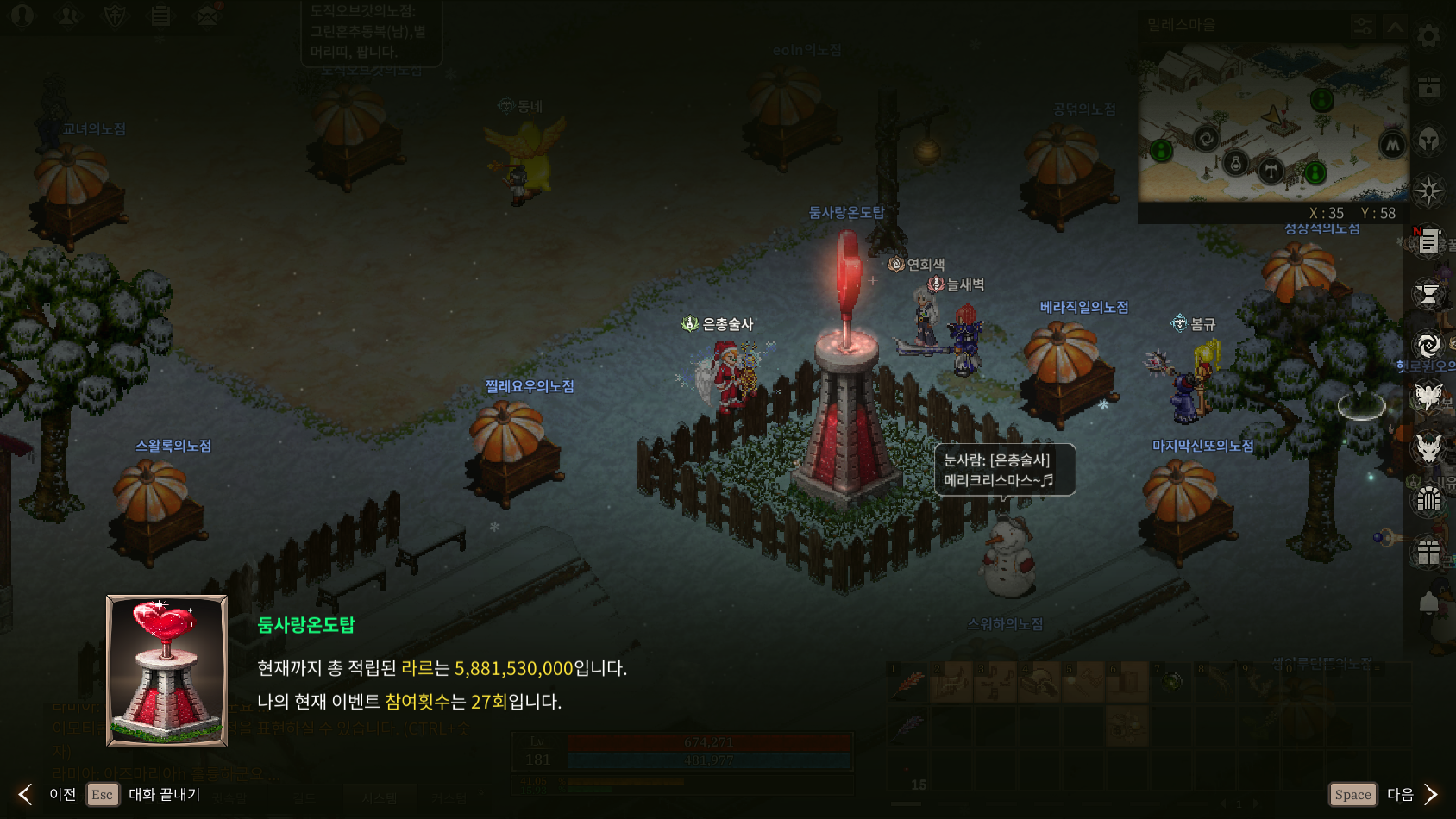The height and width of the screenshot is (819, 1456).
Task: Open minimap filter sliders button
Action: (x=1363, y=26)
